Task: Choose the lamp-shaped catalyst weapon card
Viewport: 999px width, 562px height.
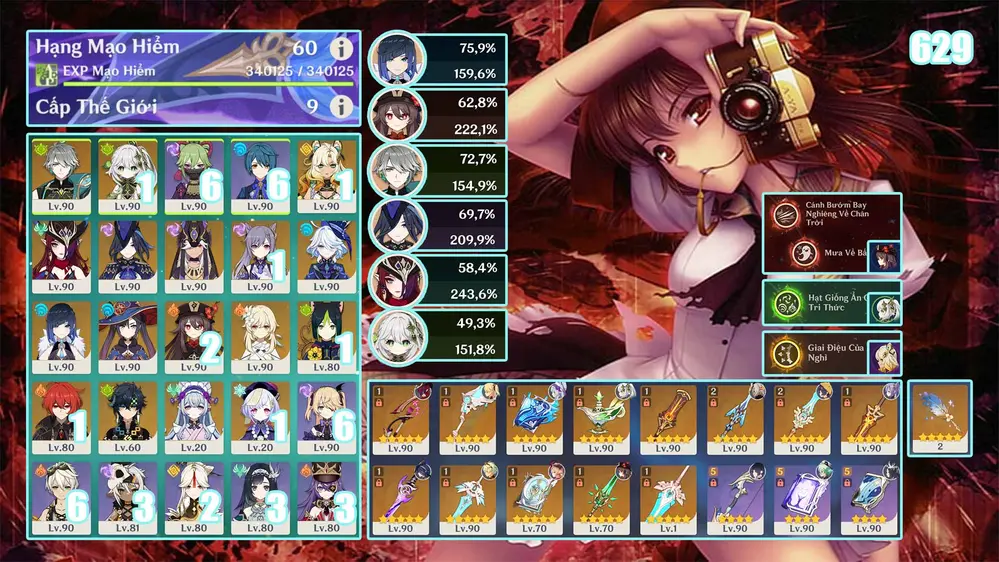Action: click(x=598, y=420)
